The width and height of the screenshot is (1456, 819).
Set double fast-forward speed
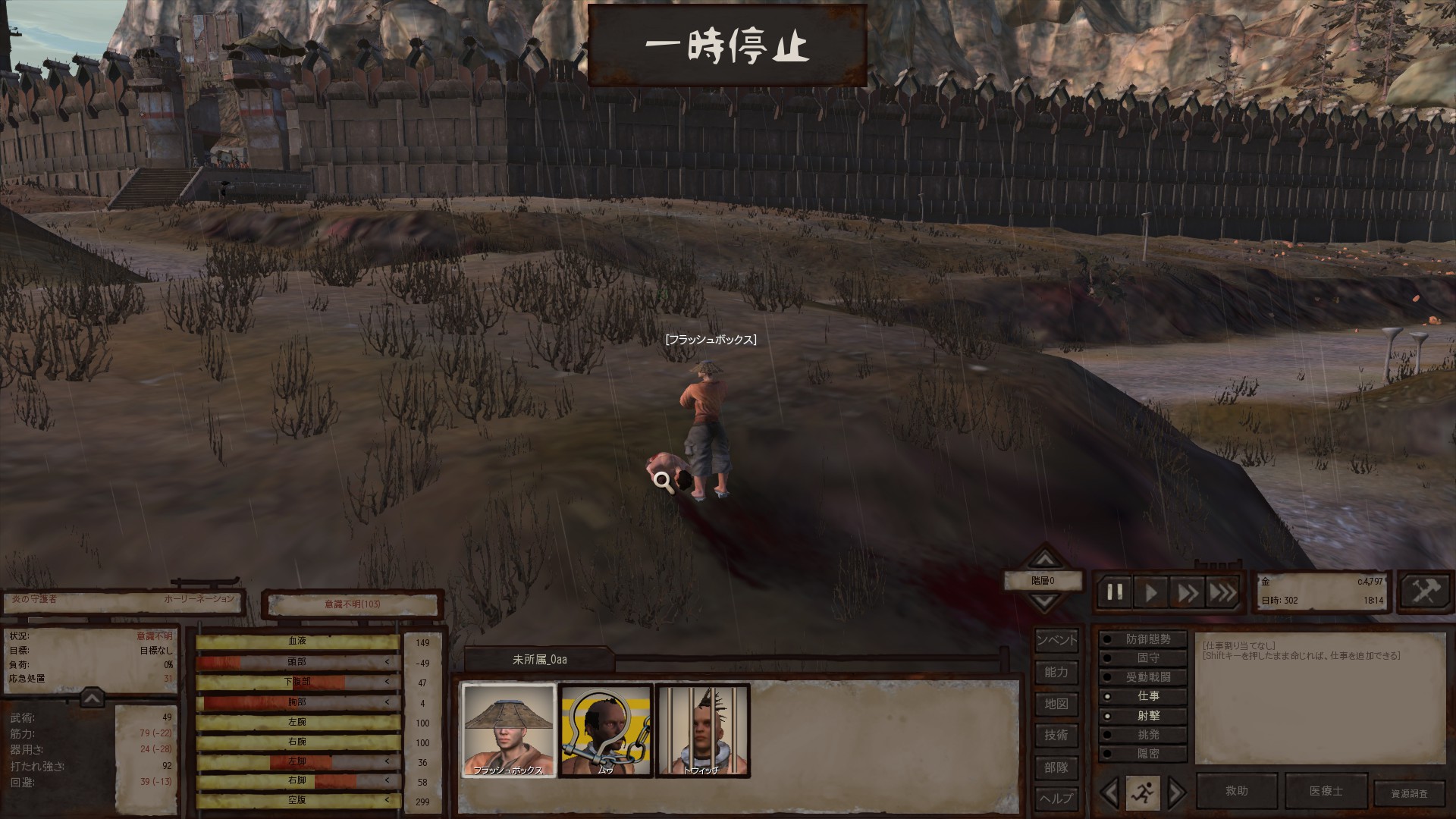click(x=1187, y=592)
